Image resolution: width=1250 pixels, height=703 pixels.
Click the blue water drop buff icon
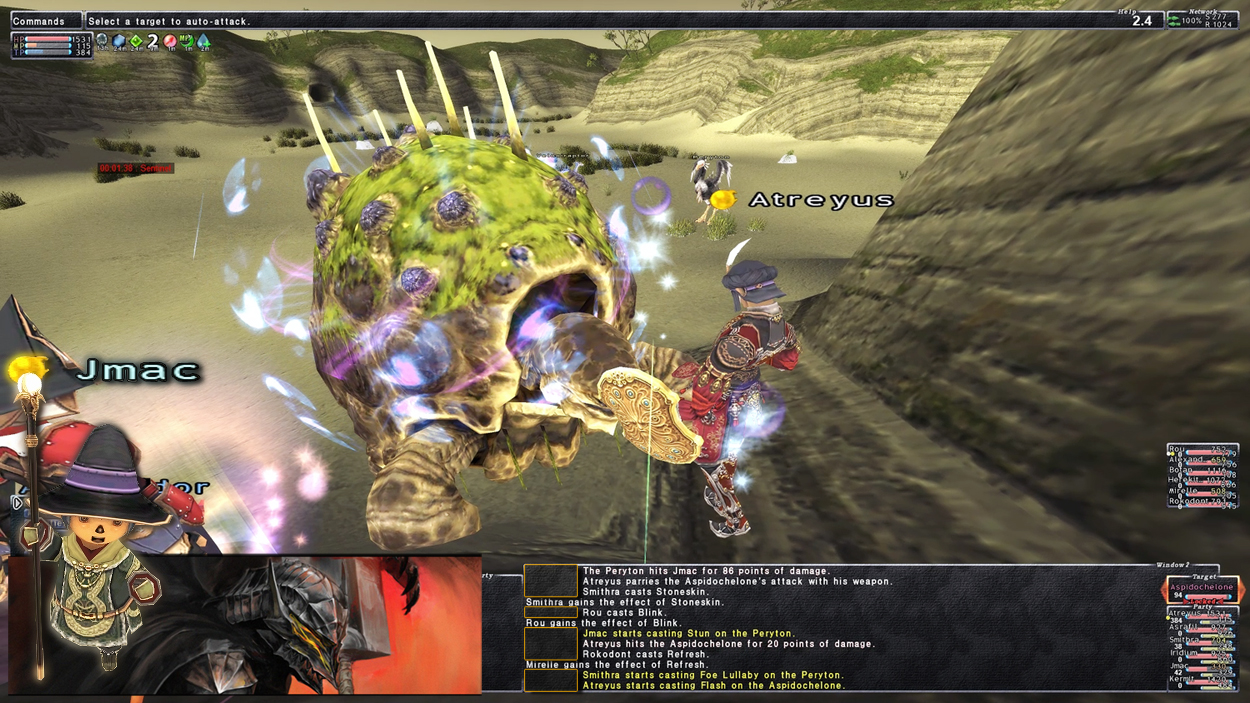point(203,41)
